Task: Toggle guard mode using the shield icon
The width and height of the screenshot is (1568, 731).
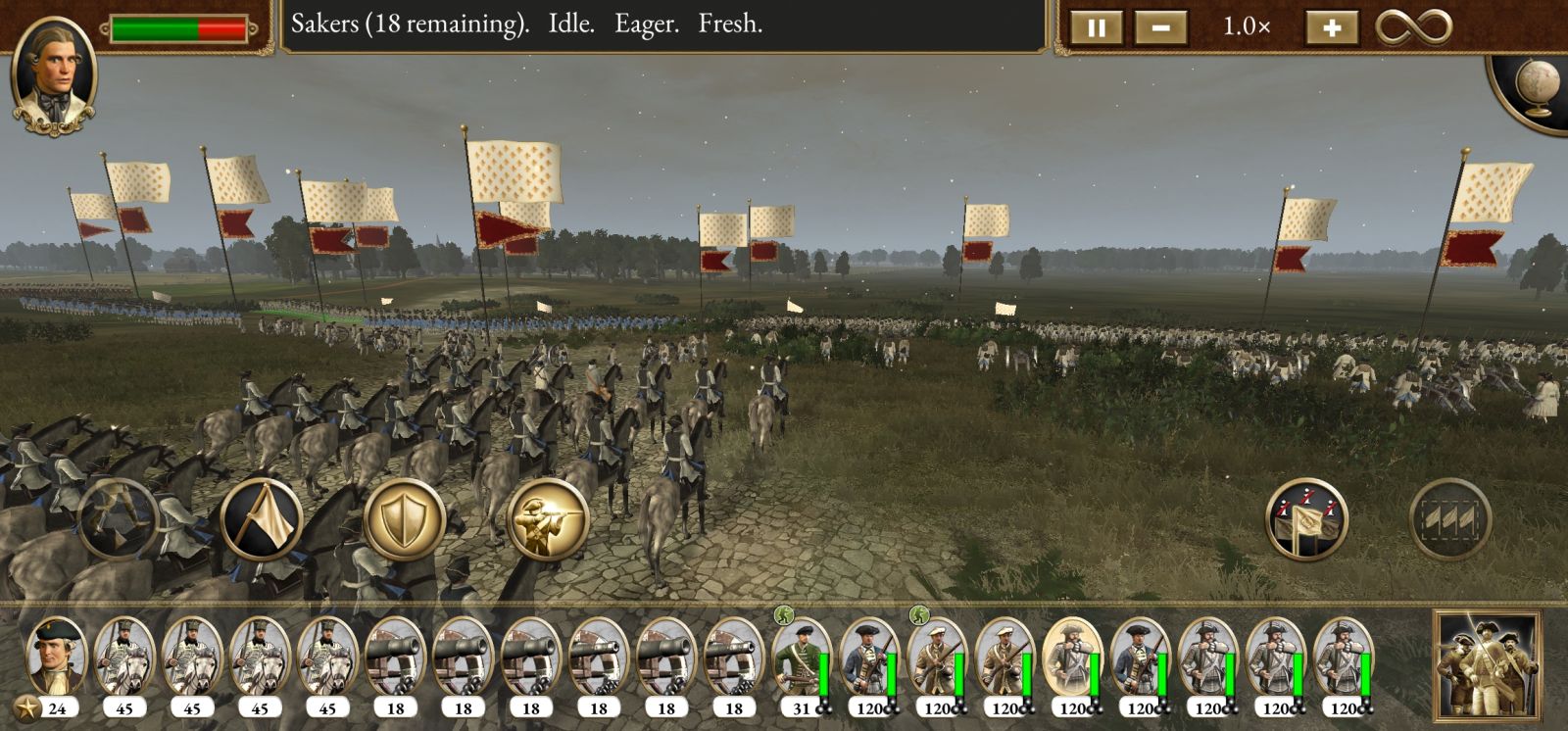Action: (403, 518)
